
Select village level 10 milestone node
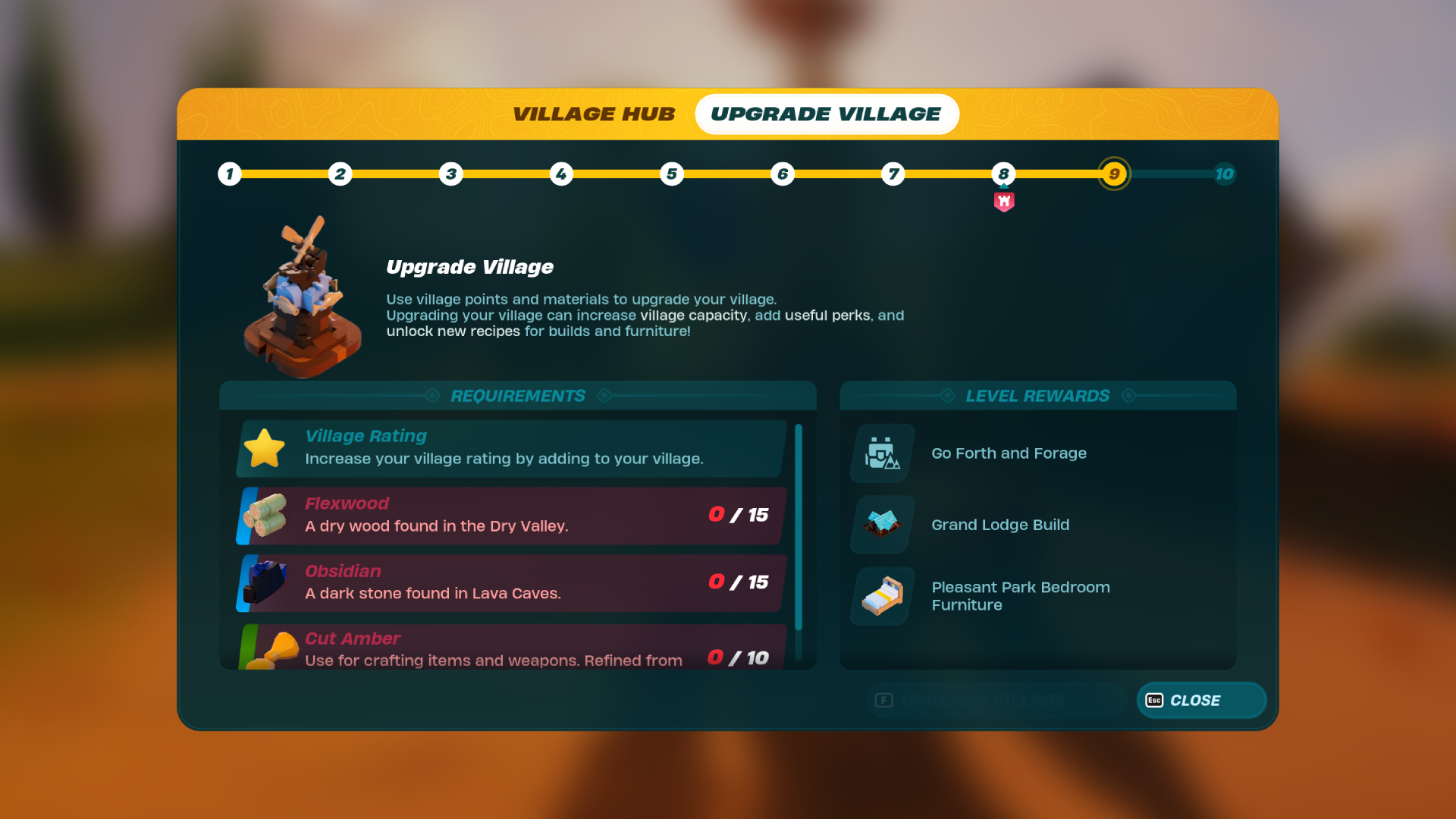(1224, 174)
